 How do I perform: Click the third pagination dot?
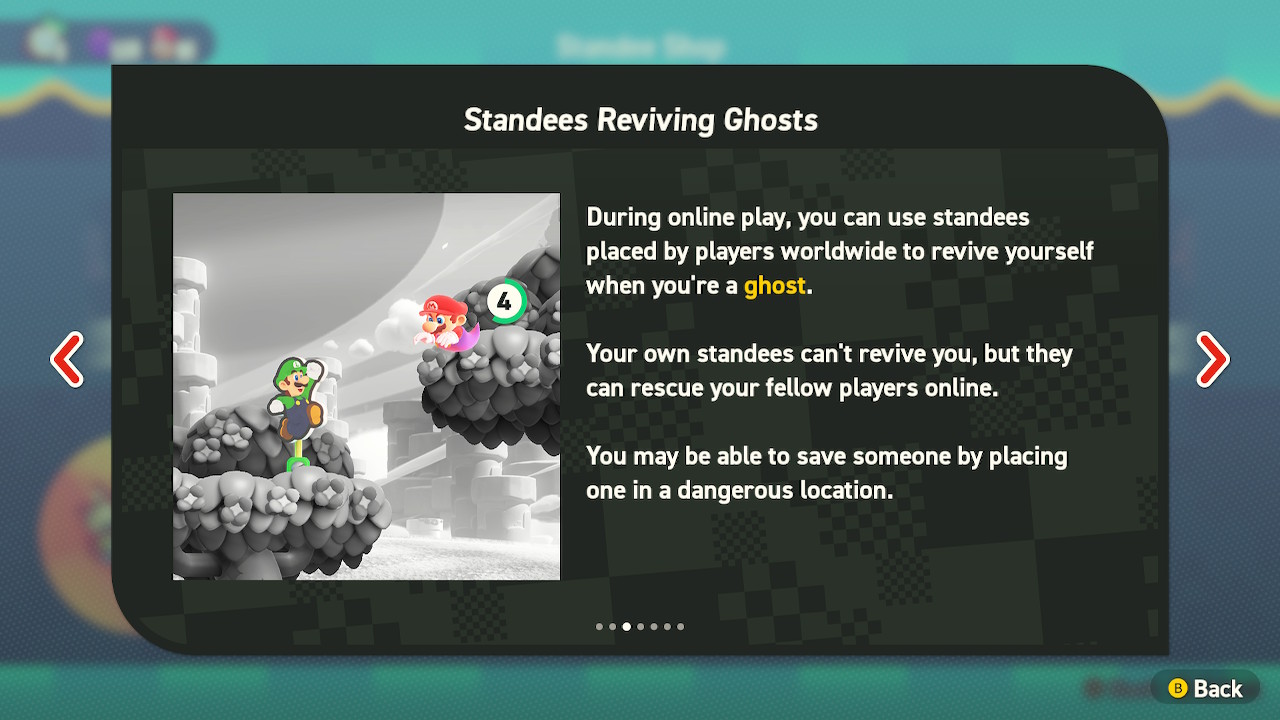pyautogui.click(x=626, y=627)
